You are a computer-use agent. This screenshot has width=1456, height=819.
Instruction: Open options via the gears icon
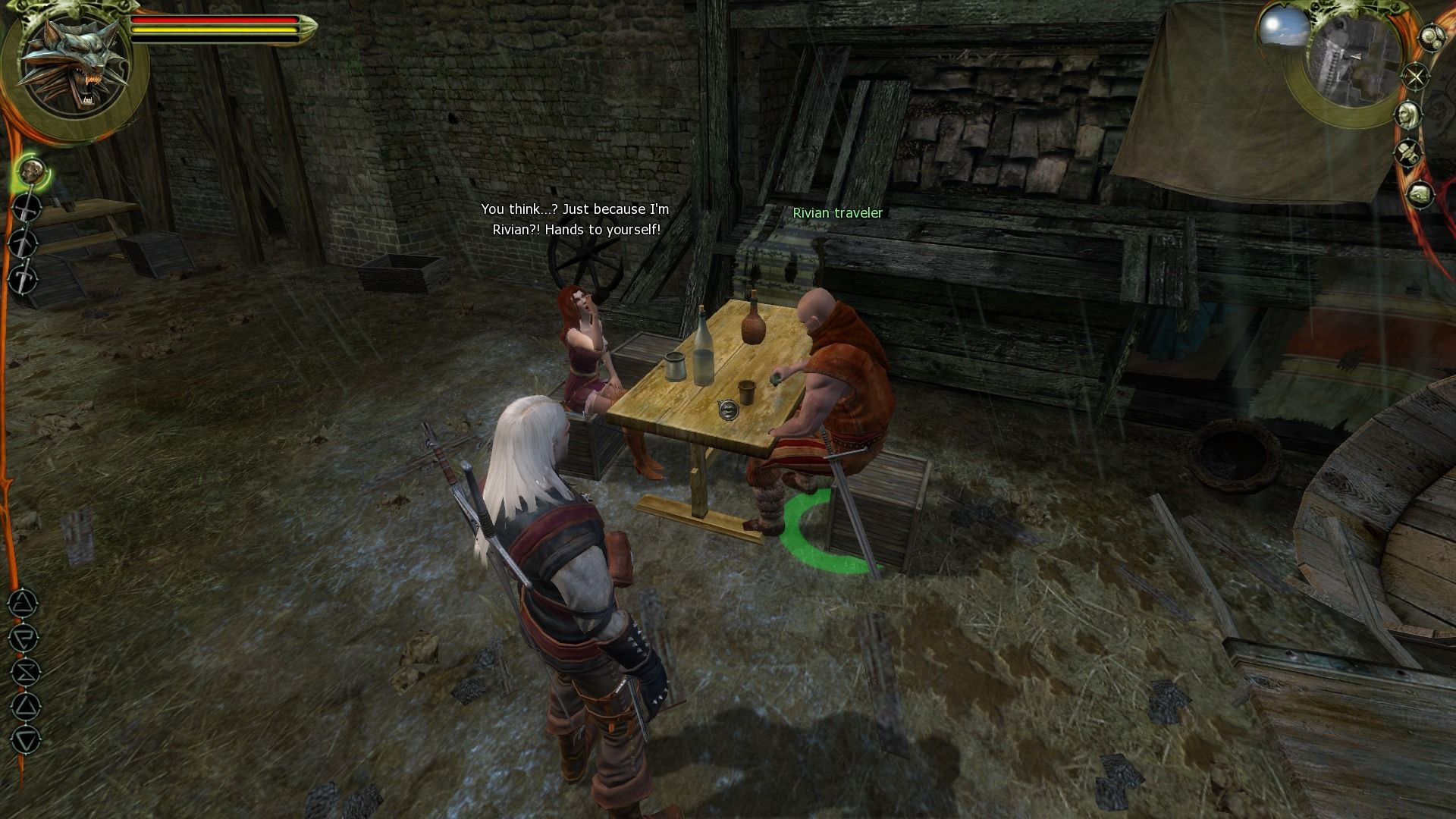(1432, 38)
